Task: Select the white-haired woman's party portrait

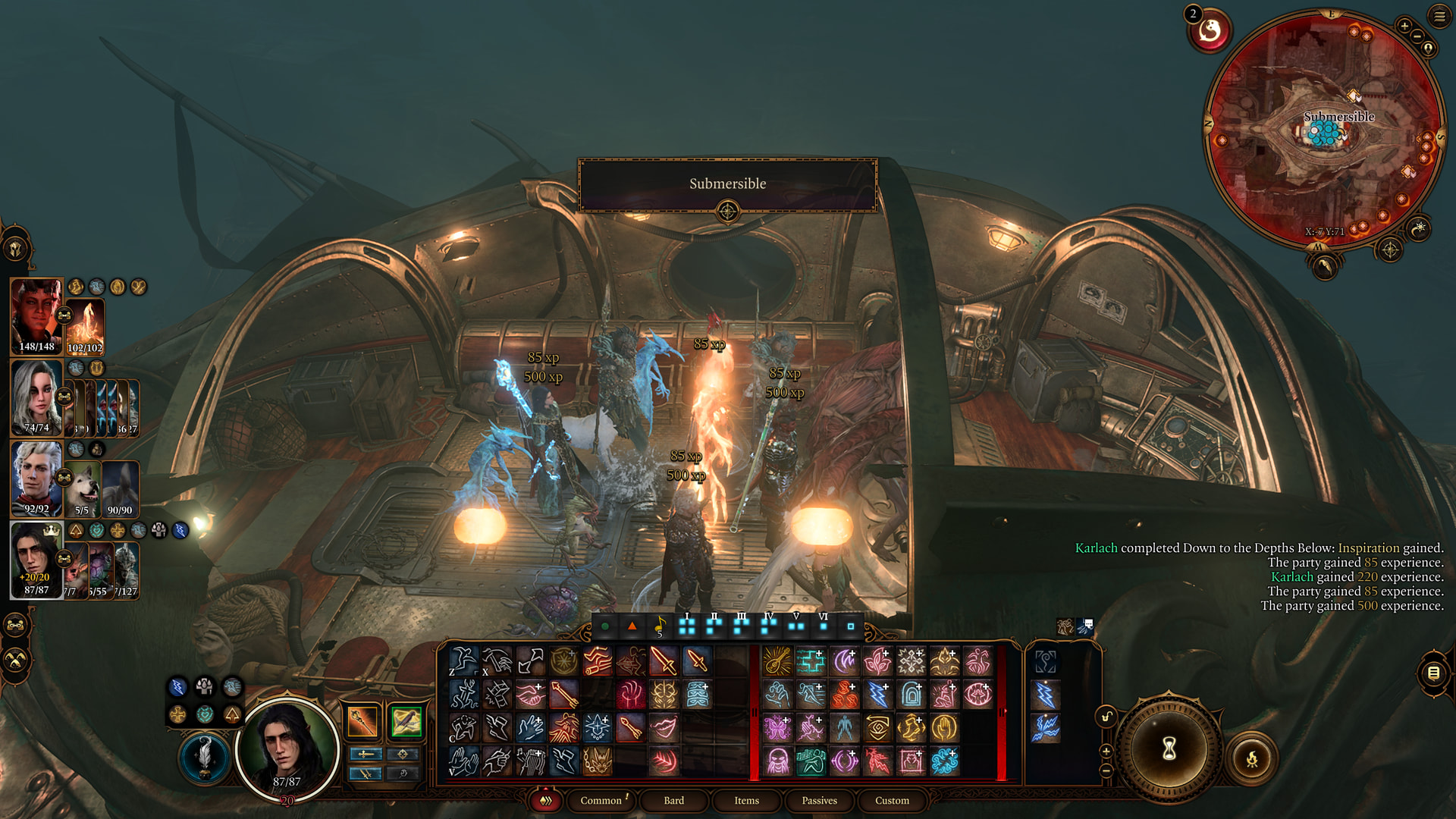Action: point(36,397)
